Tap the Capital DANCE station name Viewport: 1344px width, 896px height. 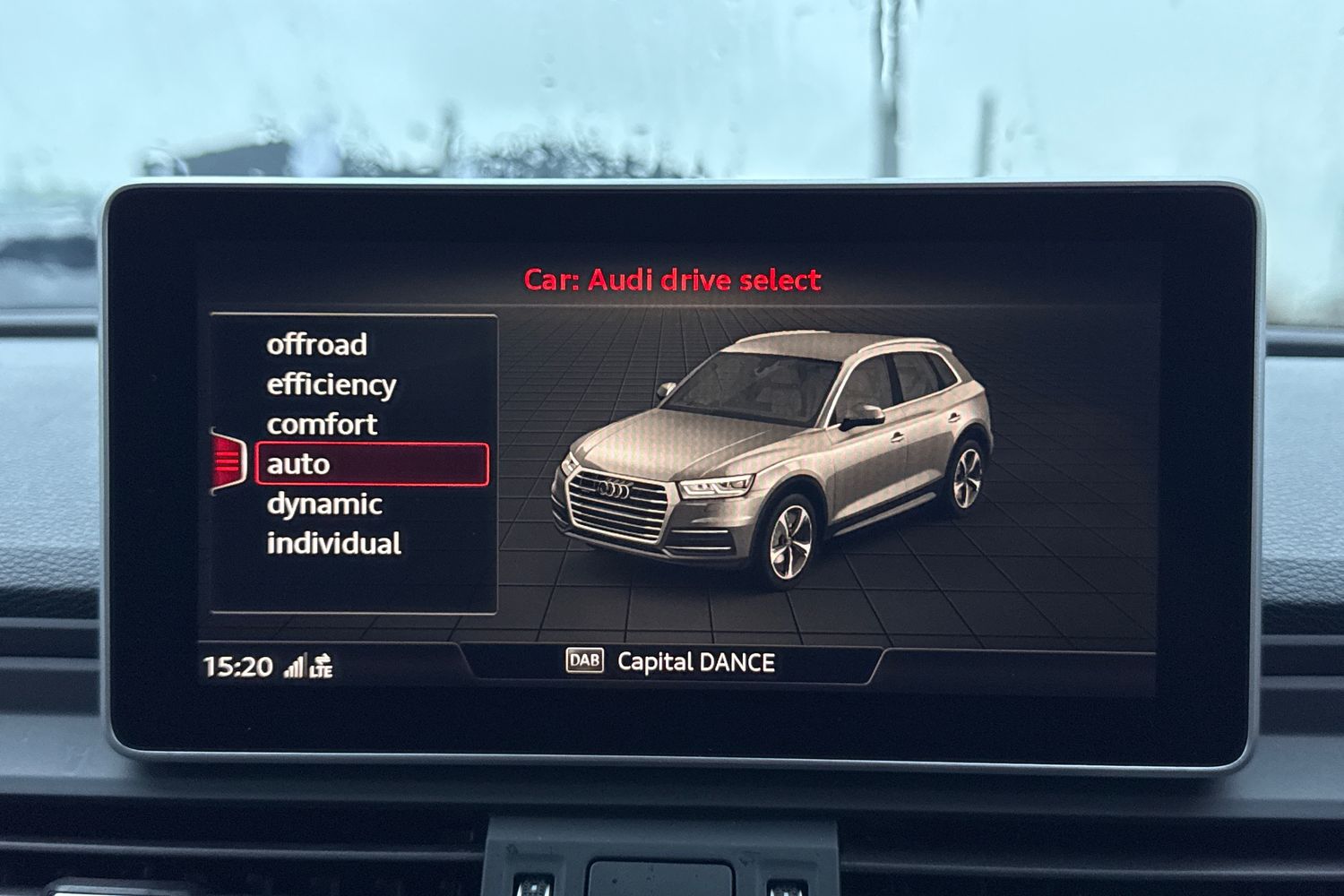(x=697, y=663)
